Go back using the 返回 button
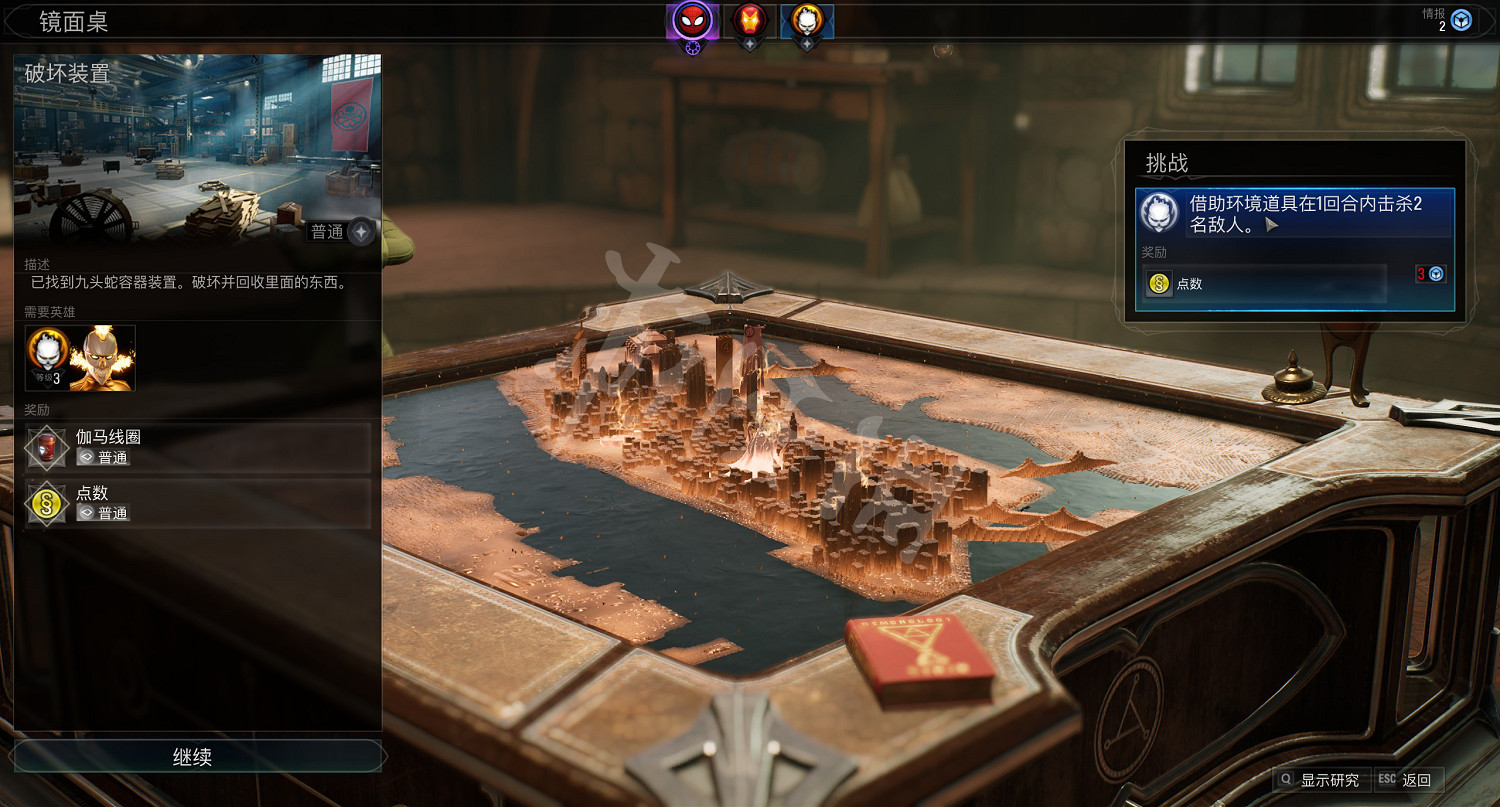This screenshot has height=807, width=1500. [x=1408, y=780]
